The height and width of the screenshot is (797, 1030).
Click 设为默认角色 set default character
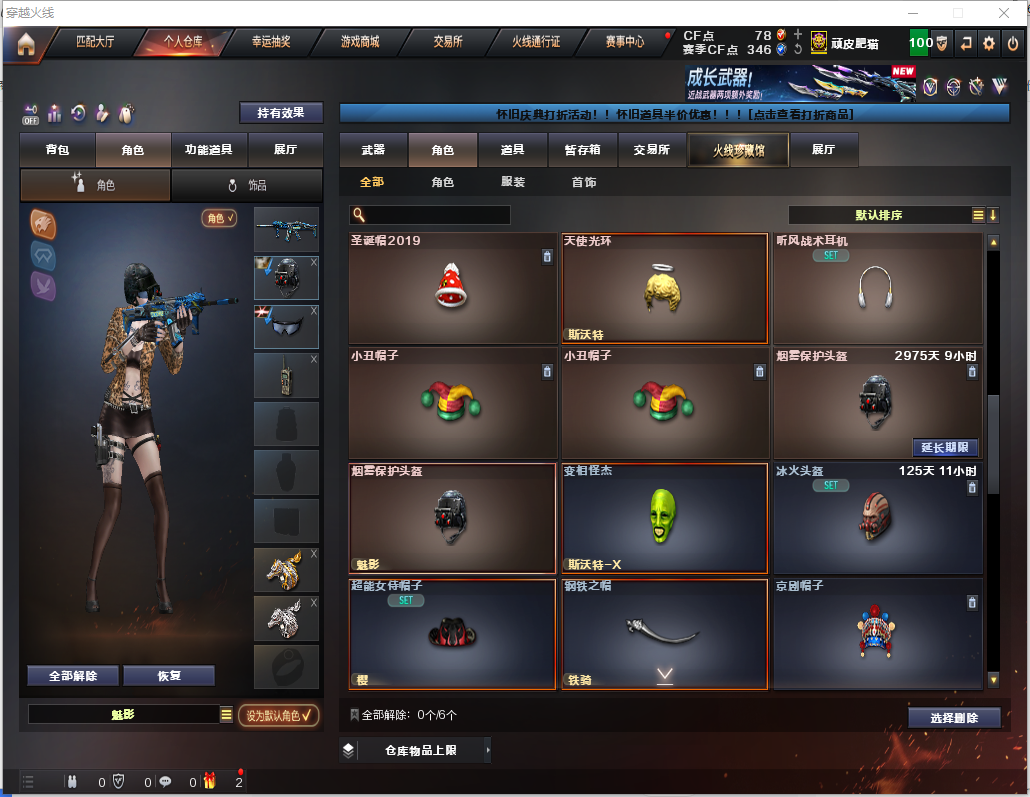pyautogui.click(x=279, y=716)
